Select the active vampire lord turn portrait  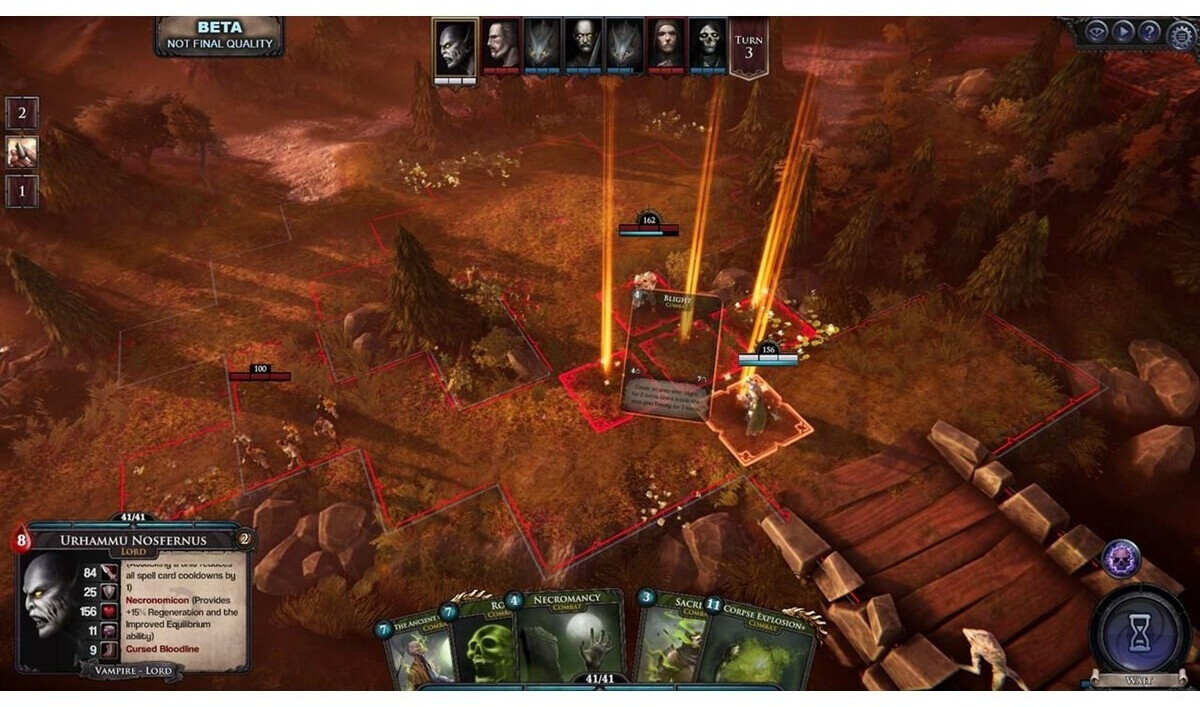pyautogui.click(x=454, y=47)
